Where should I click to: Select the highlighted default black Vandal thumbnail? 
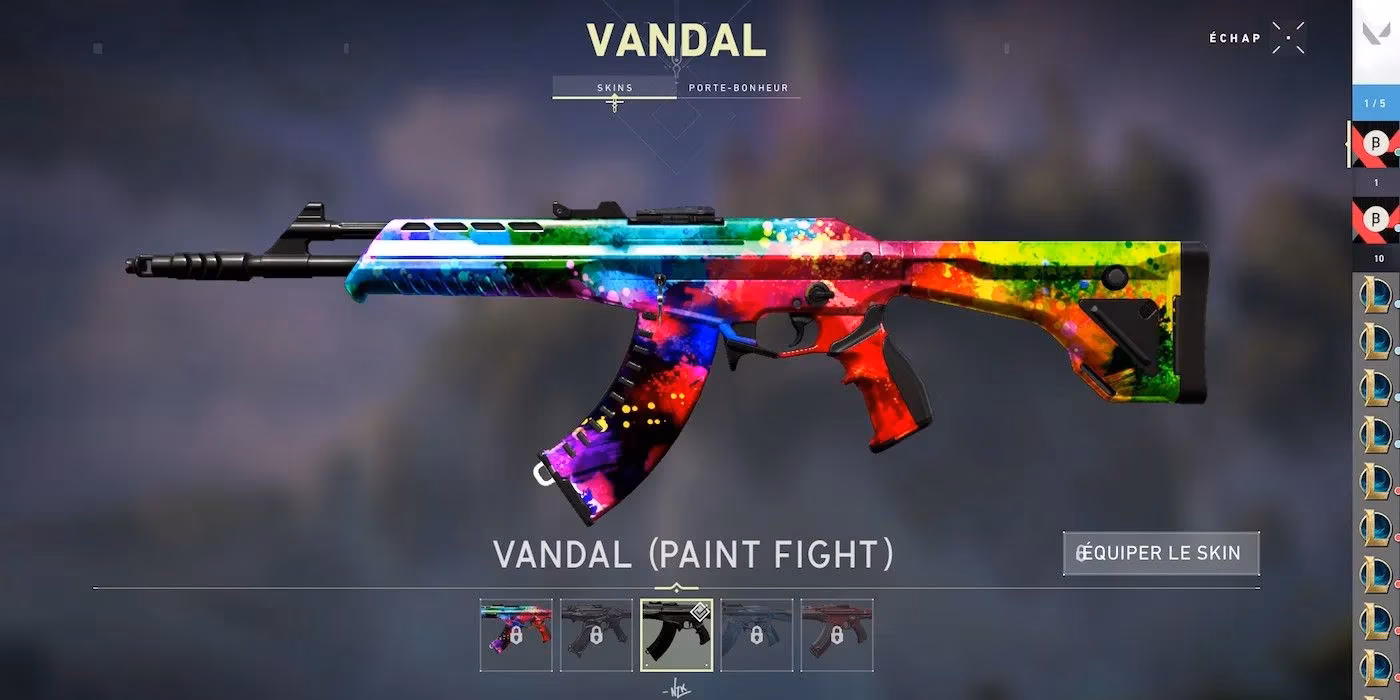(676, 634)
